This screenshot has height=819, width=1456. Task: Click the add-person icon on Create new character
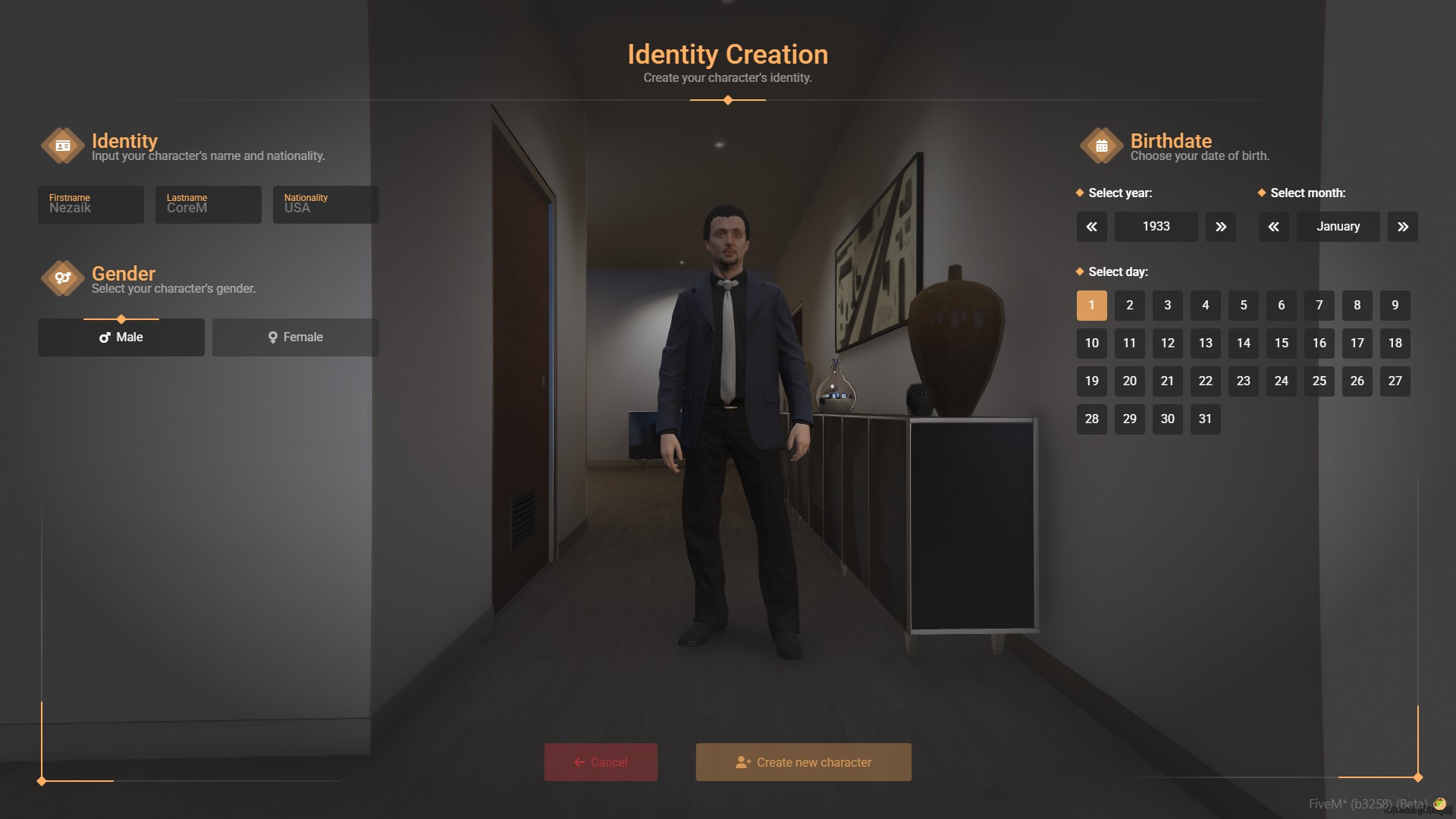click(x=744, y=761)
